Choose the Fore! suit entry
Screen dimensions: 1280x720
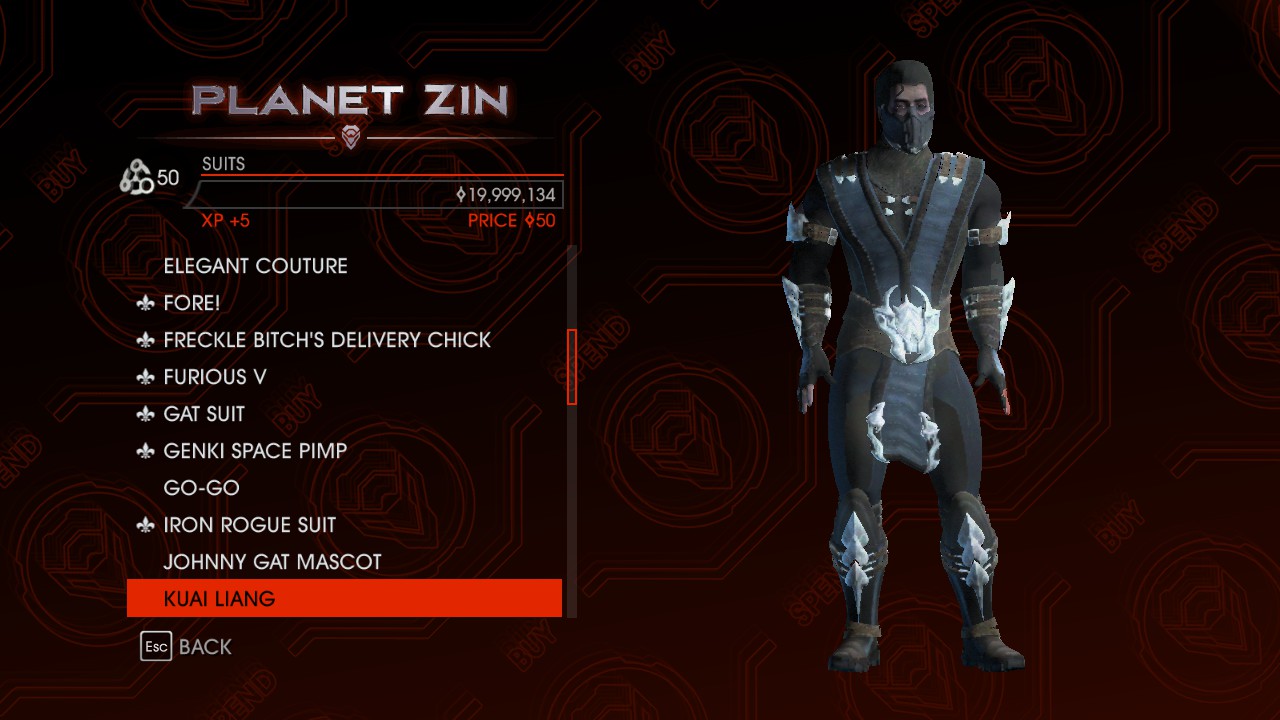(x=192, y=303)
